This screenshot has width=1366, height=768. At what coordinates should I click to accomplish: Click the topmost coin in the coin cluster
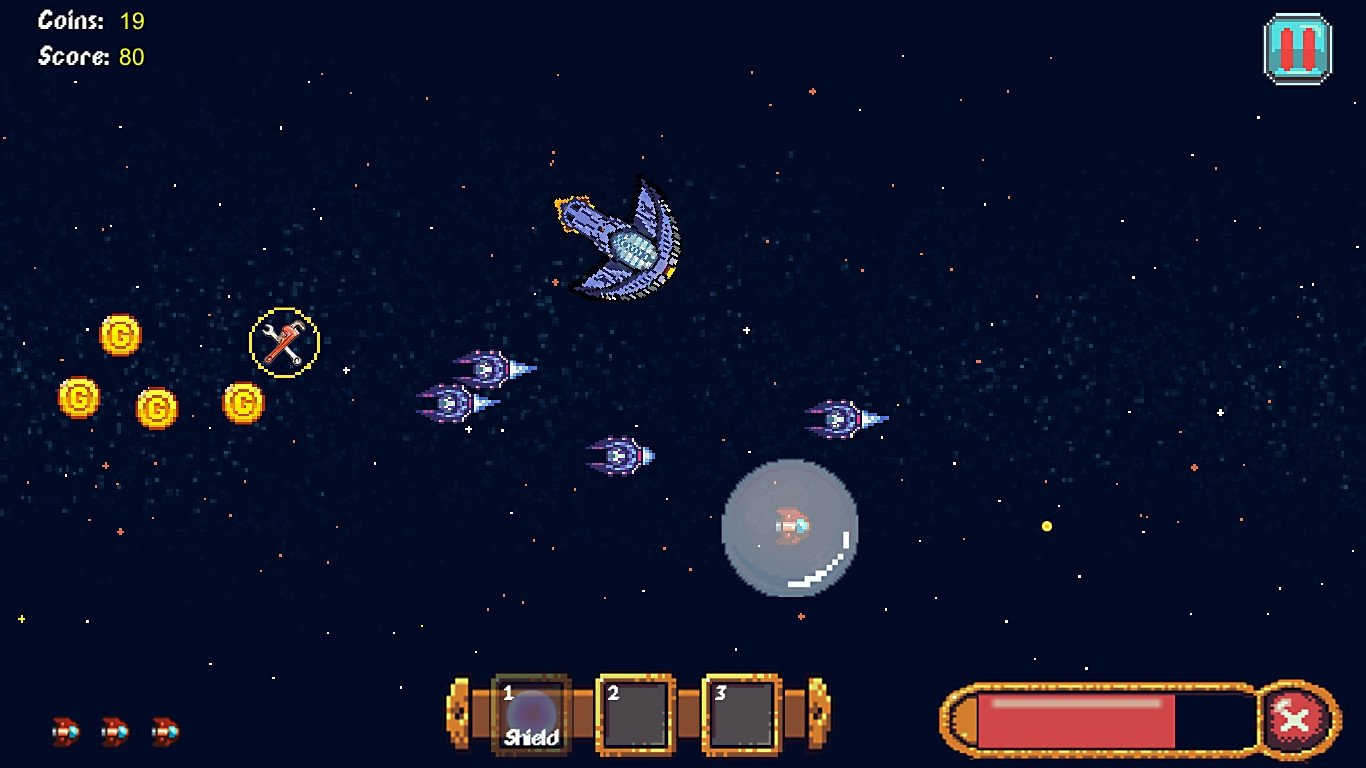tap(122, 337)
